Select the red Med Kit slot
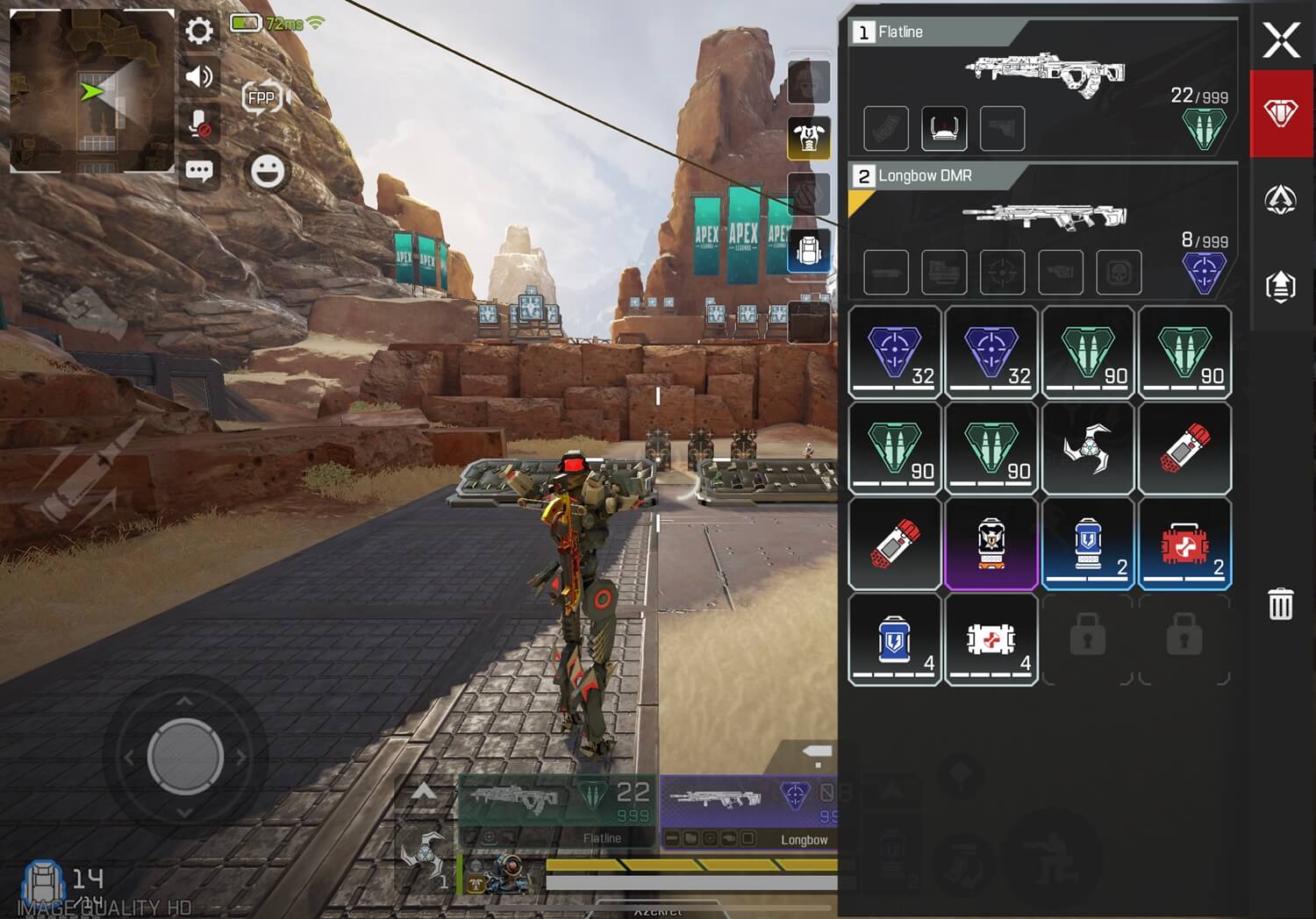The width and height of the screenshot is (1316, 919). (x=1184, y=545)
